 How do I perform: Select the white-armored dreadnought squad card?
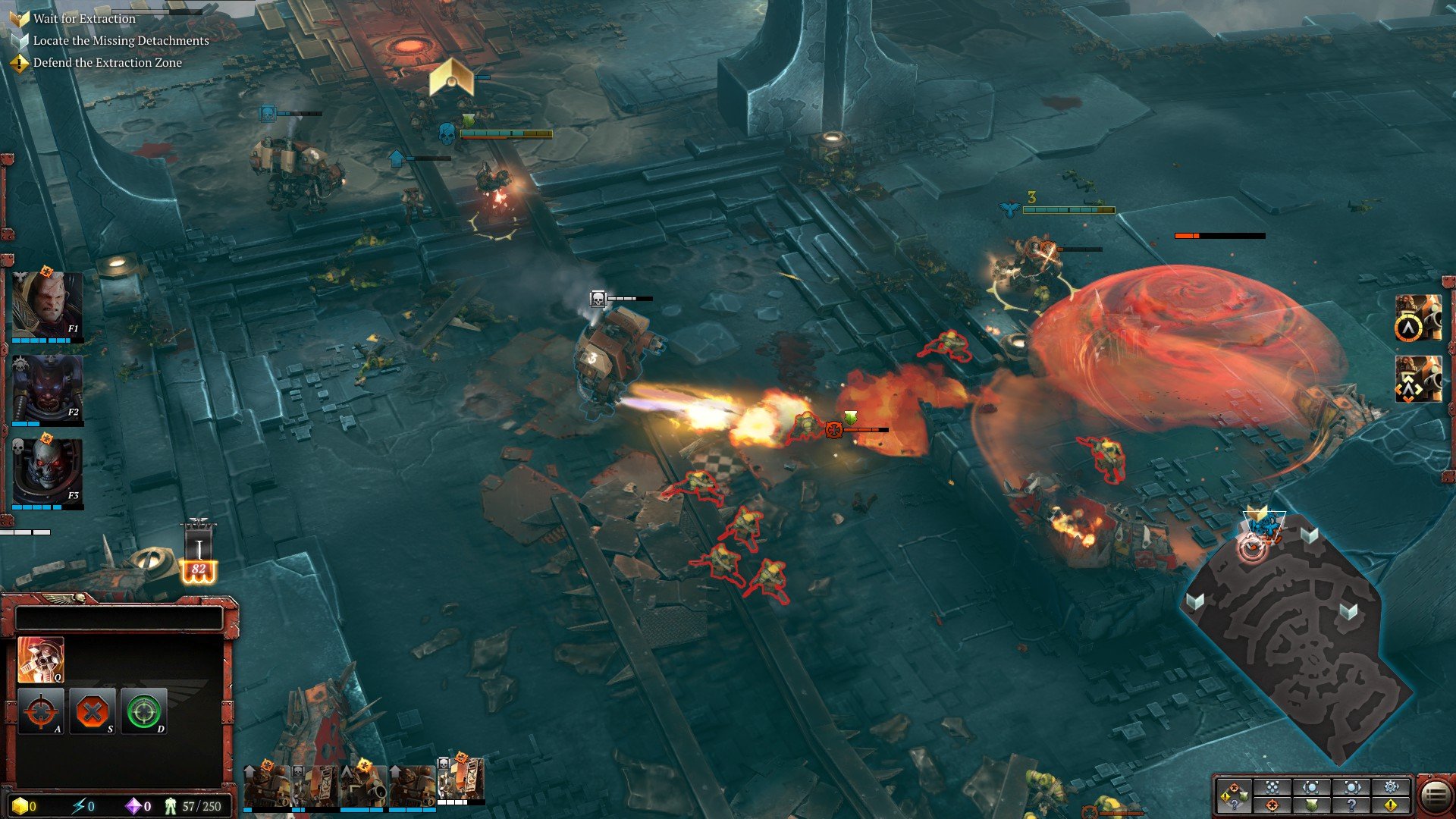pyautogui.click(x=461, y=781)
